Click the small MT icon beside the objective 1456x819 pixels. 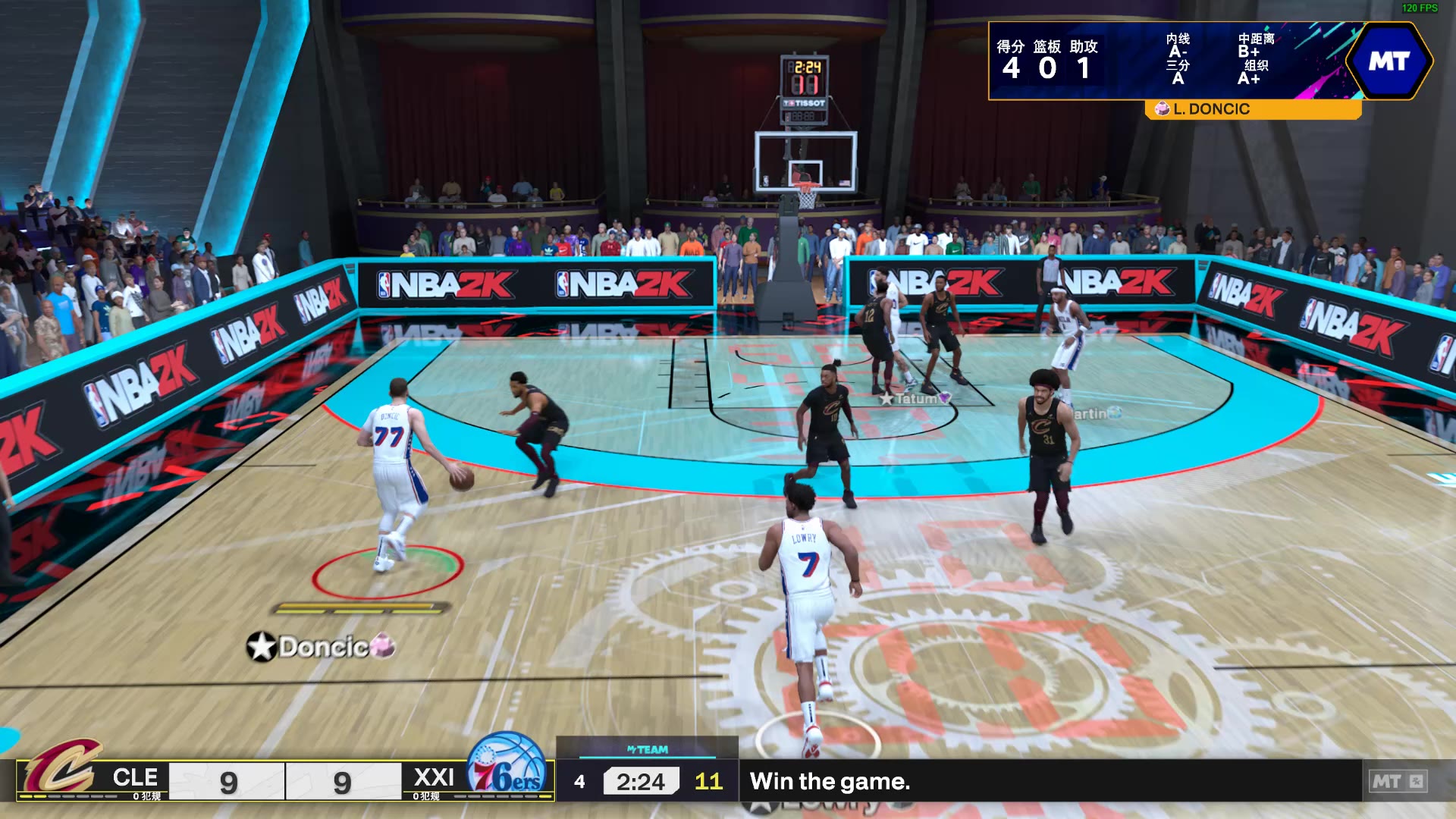1398,781
